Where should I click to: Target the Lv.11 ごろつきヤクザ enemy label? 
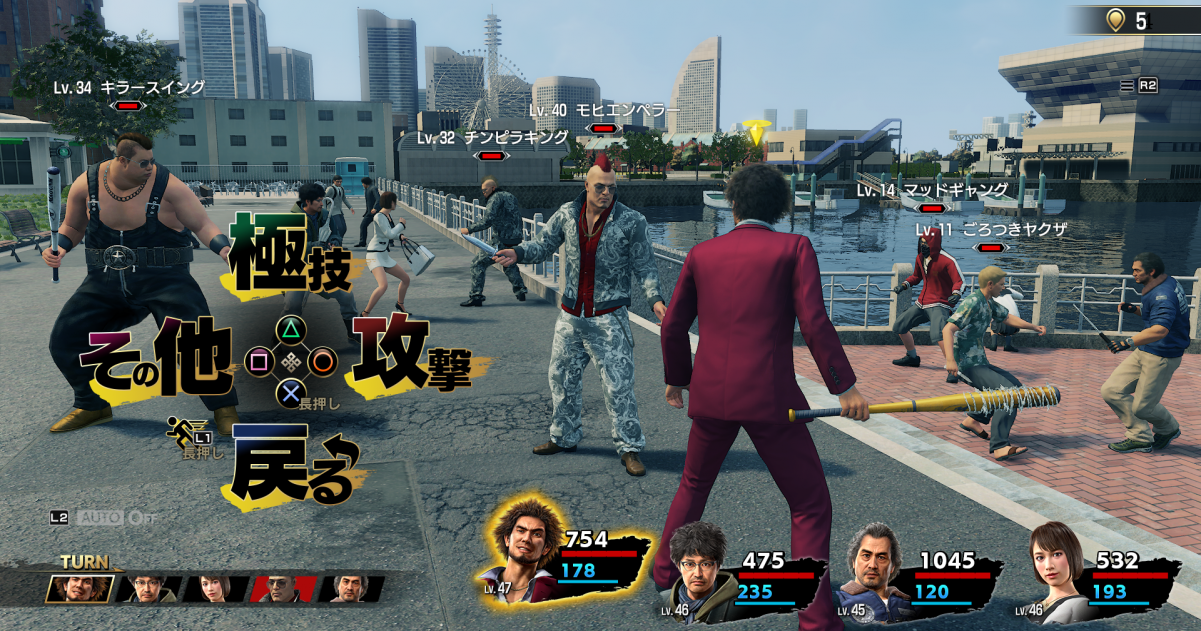click(x=990, y=230)
